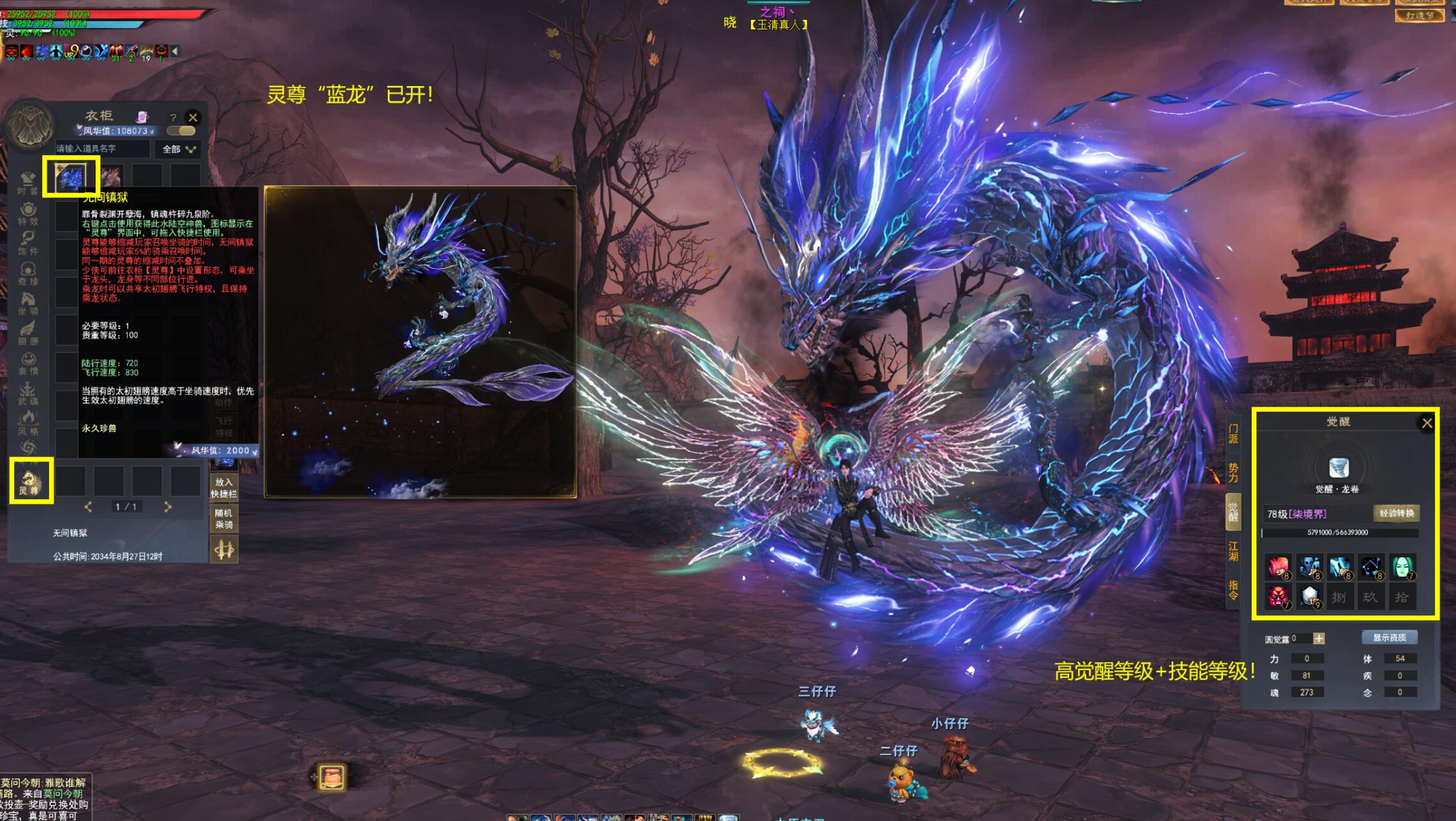Open the 翅膀 wings category
This screenshot has width=1456, height=821.
[x=28, y=333]
